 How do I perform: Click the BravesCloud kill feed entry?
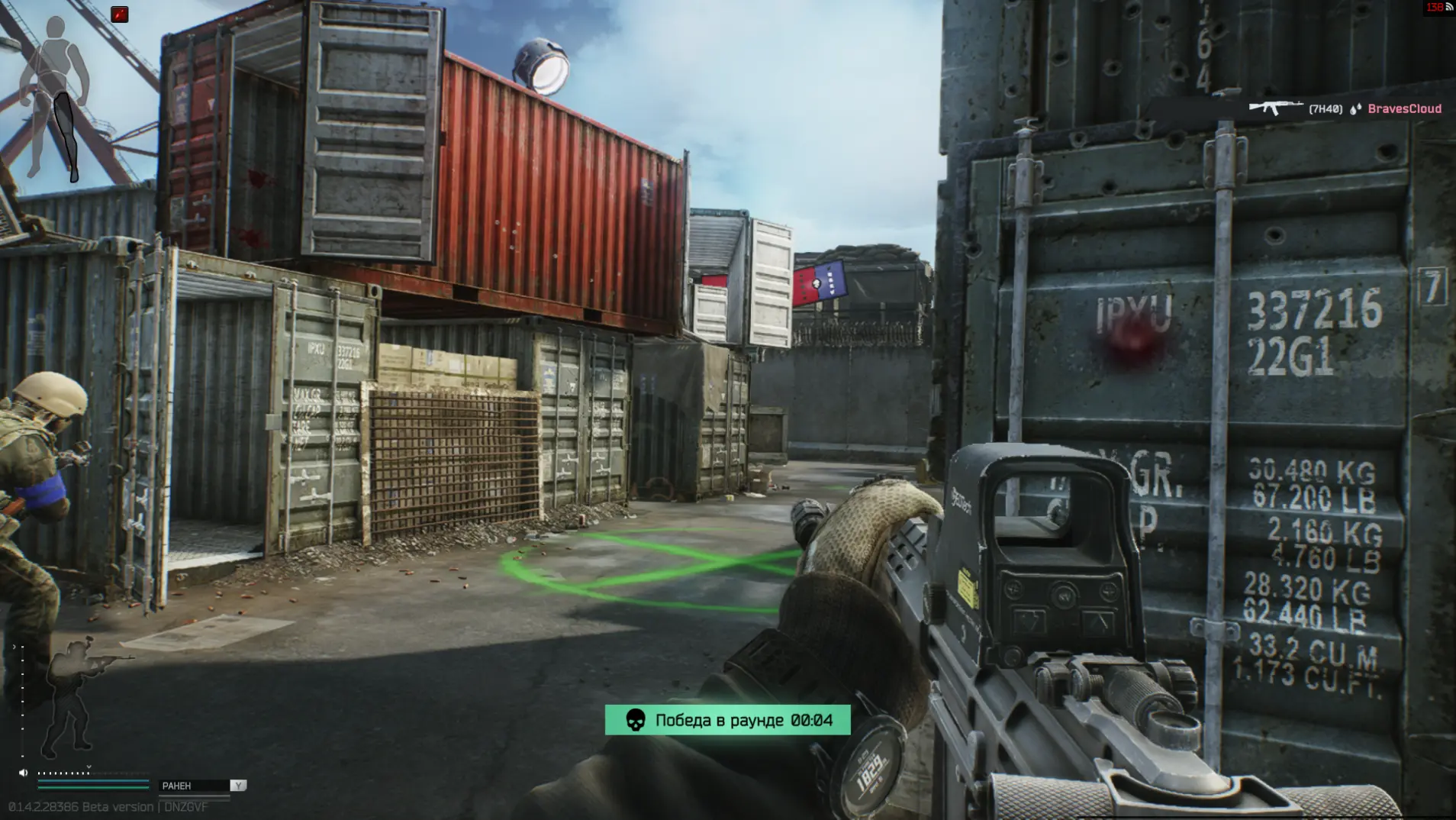1345,109
